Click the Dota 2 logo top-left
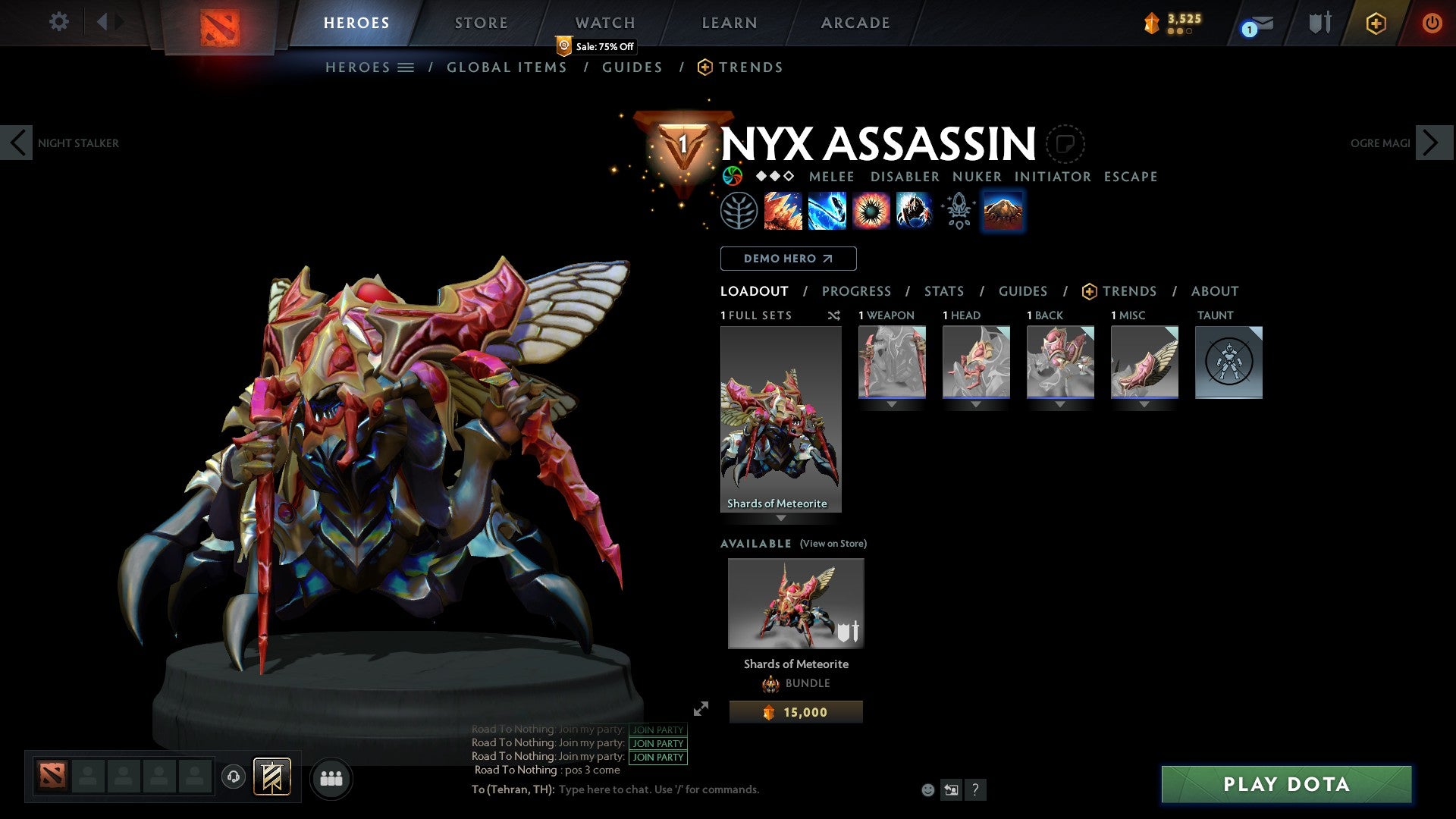 [x=219, y=27]
